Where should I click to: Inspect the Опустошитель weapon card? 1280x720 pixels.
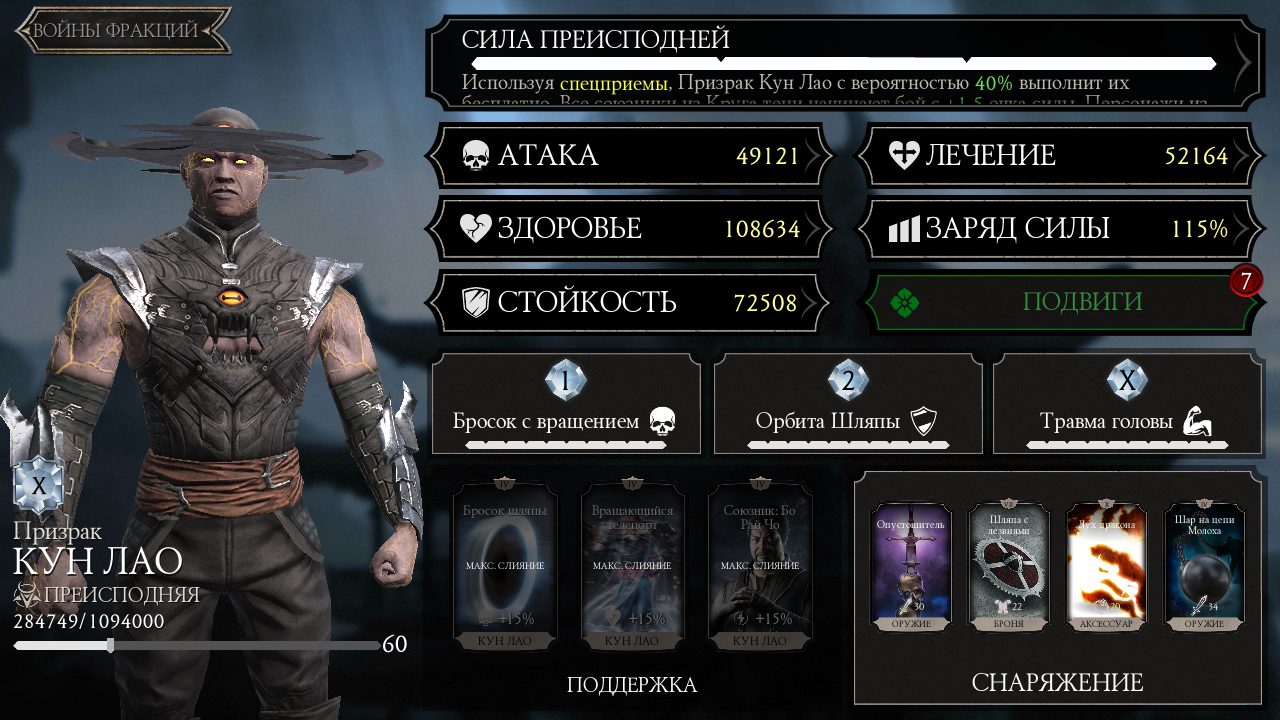click(911, 566)
